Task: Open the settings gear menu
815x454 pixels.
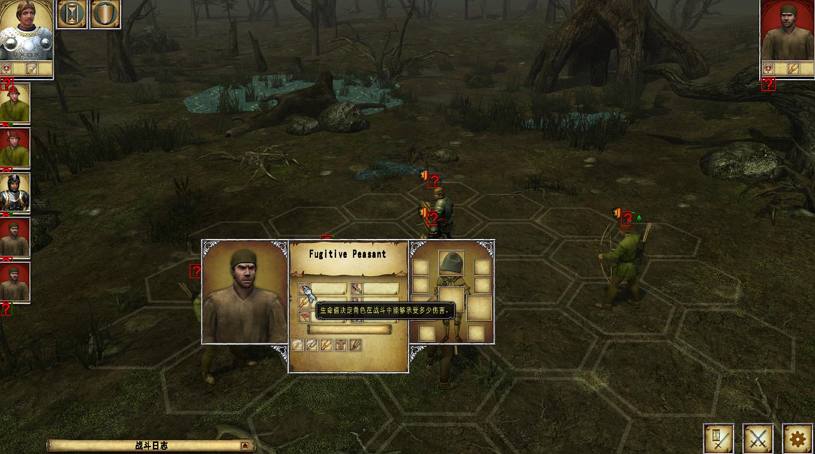Action: point(797,438)
